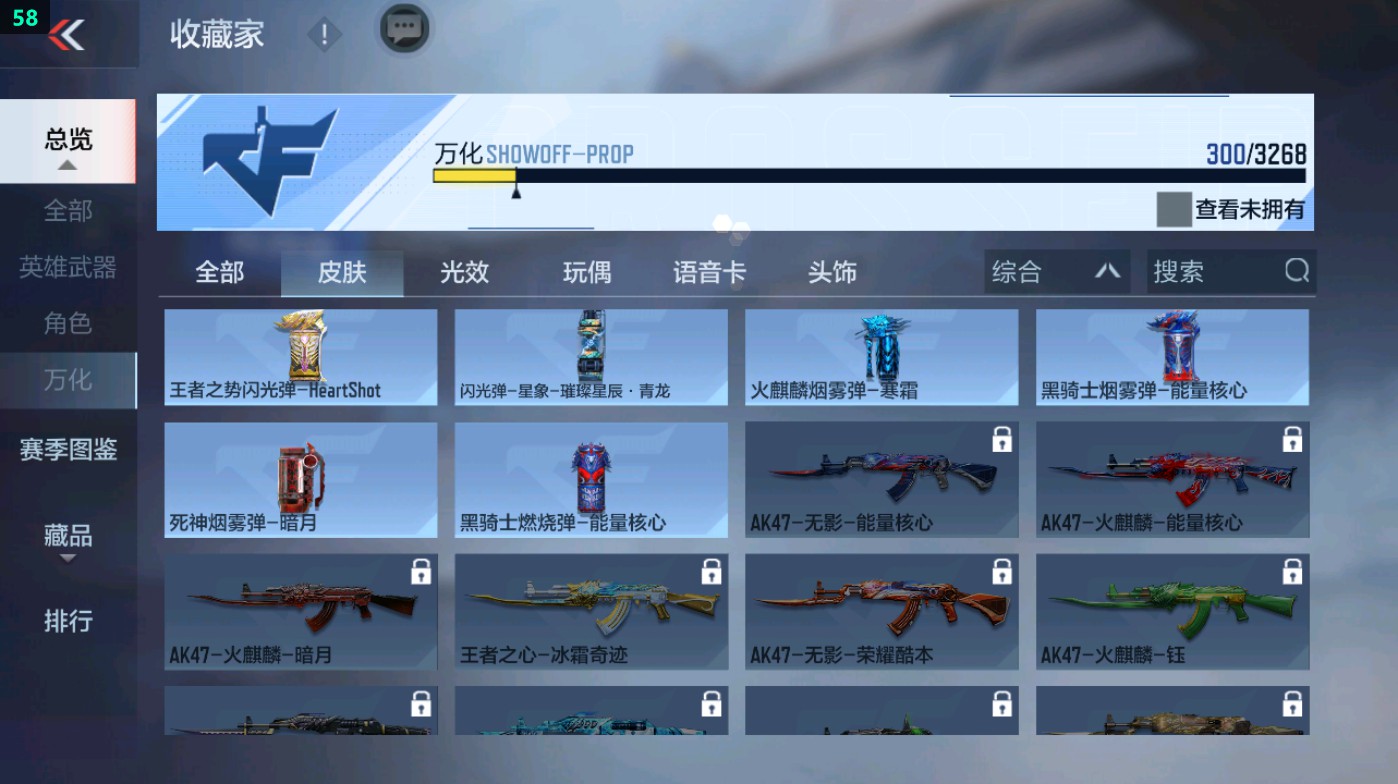Image resolution: width=1398 pixels, height=784 pixels.
Task: Switch to the 光效 tab
Action: 462,271
